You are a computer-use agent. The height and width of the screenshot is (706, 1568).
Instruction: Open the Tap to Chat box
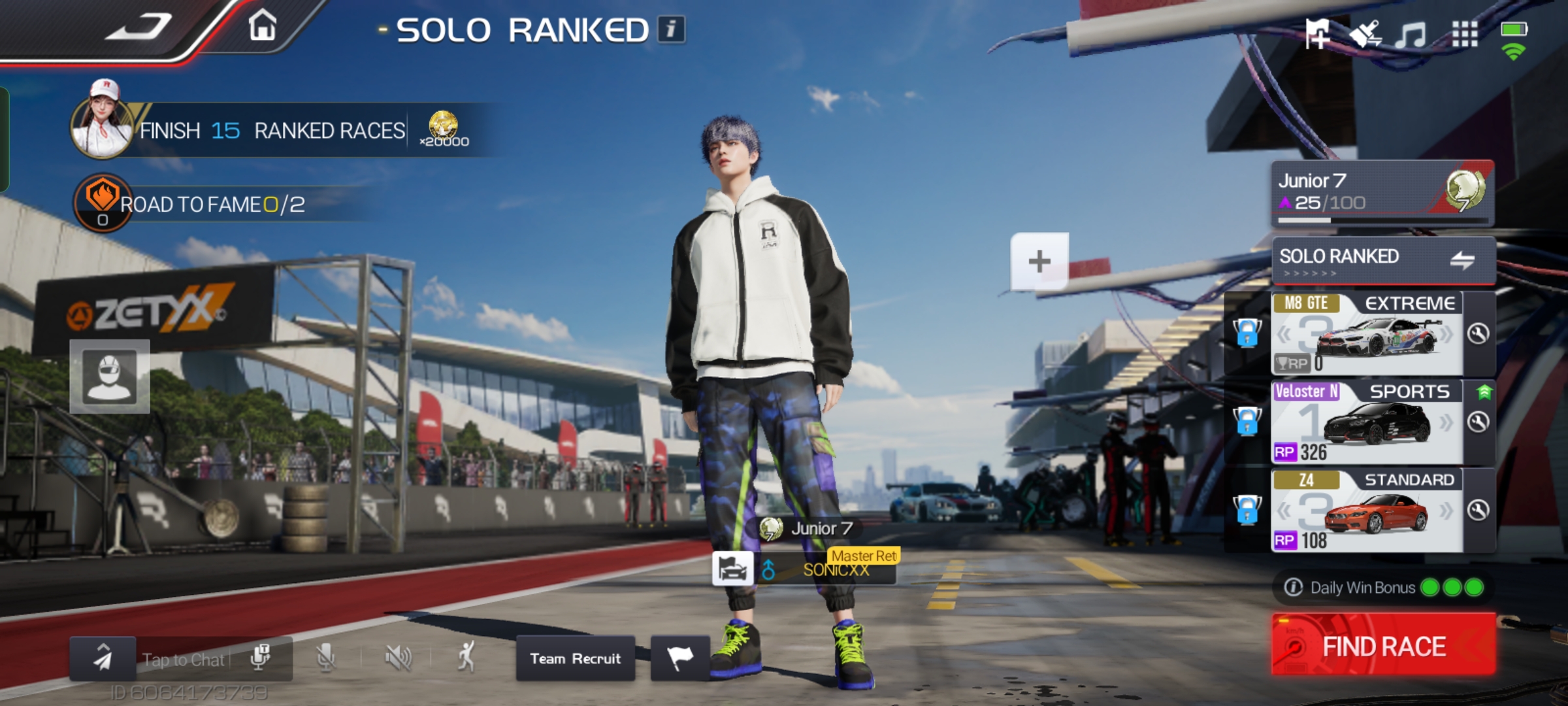(x=183, y=660)
